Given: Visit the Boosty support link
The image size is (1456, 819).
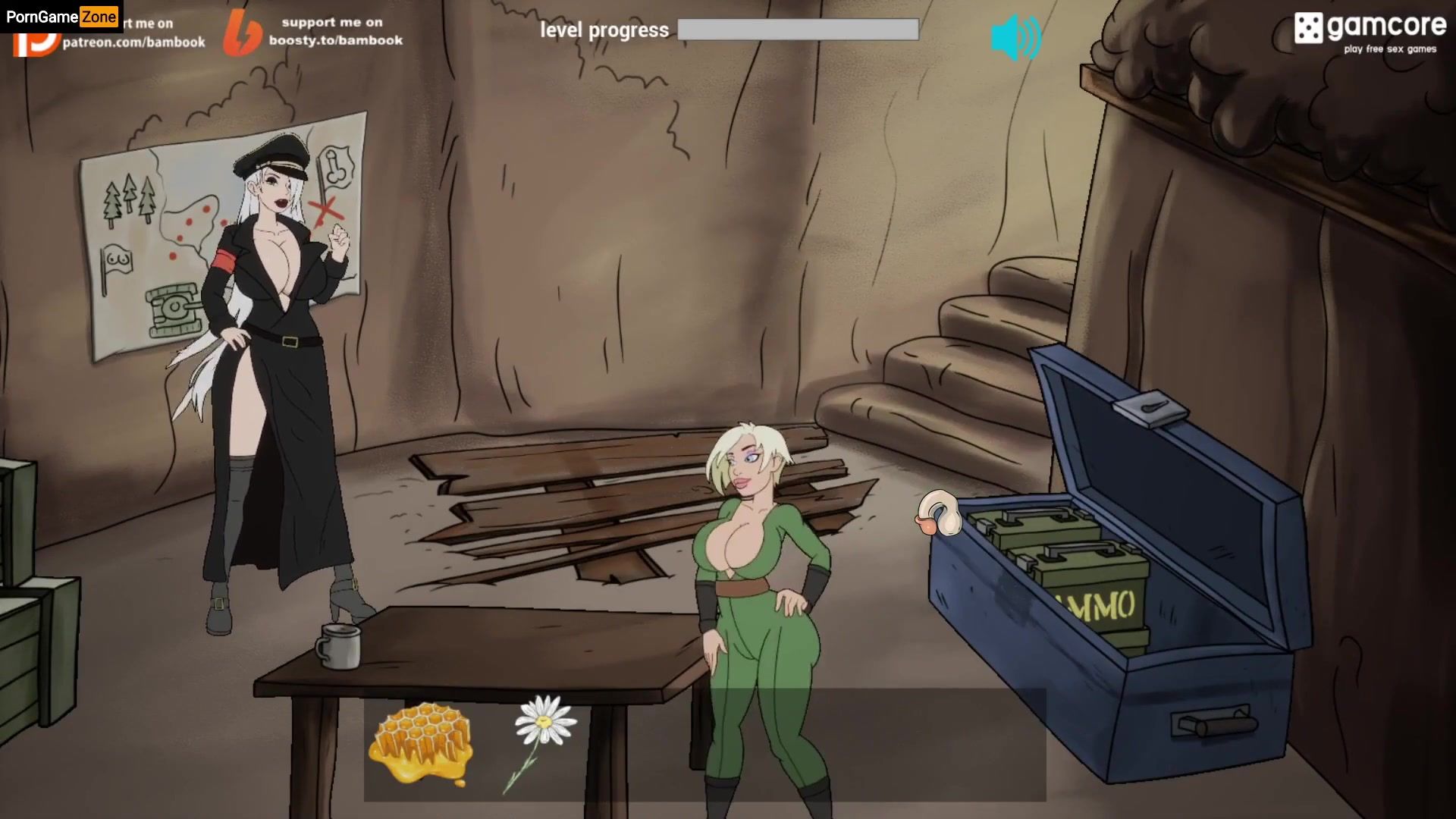Looking at the screenshot, I should tap(315, 33).
